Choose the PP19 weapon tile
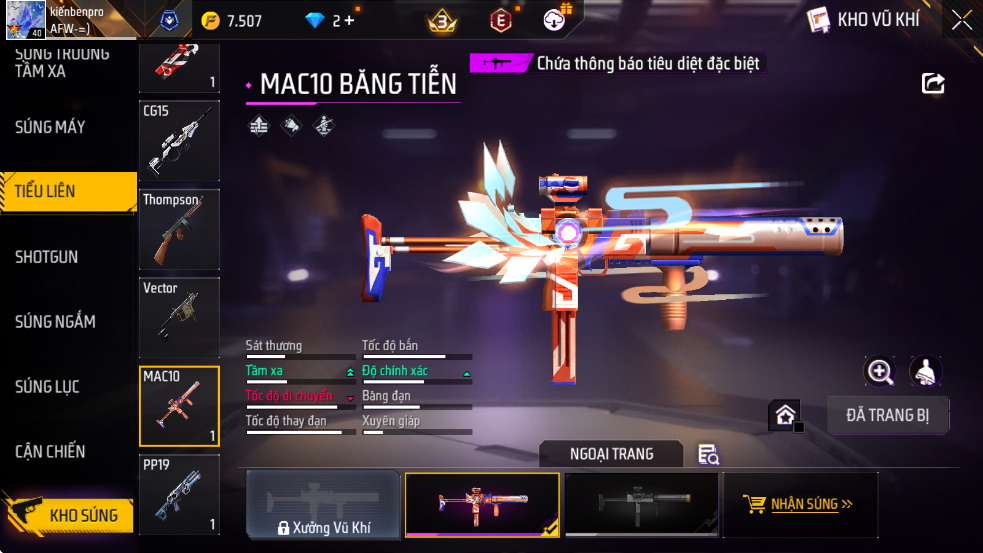Image resolution: width=983 pixels, height=553 pixels. (x=179, y=494)
